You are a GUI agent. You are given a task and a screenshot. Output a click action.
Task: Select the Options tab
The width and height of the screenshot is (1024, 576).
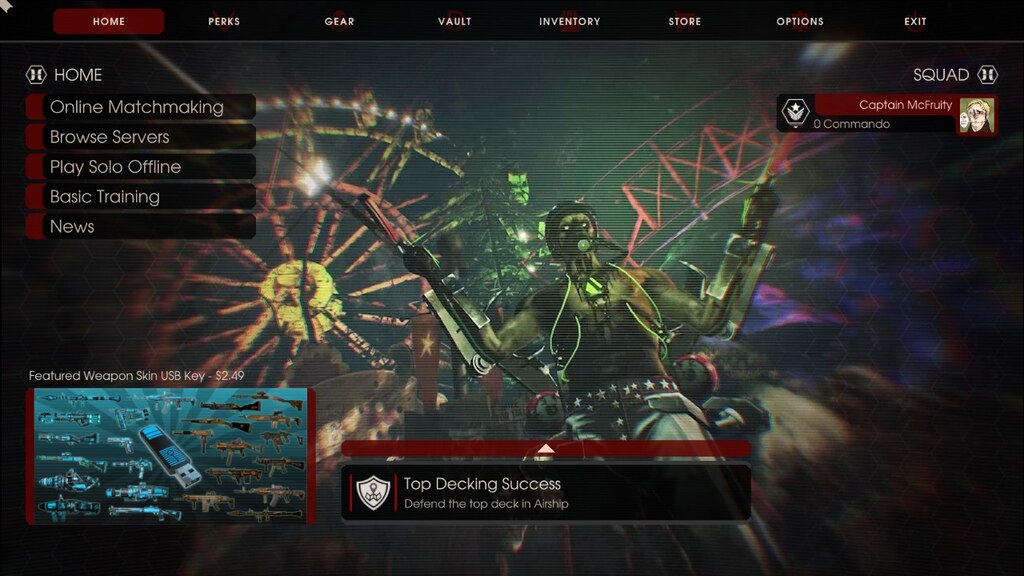point(800,21)
